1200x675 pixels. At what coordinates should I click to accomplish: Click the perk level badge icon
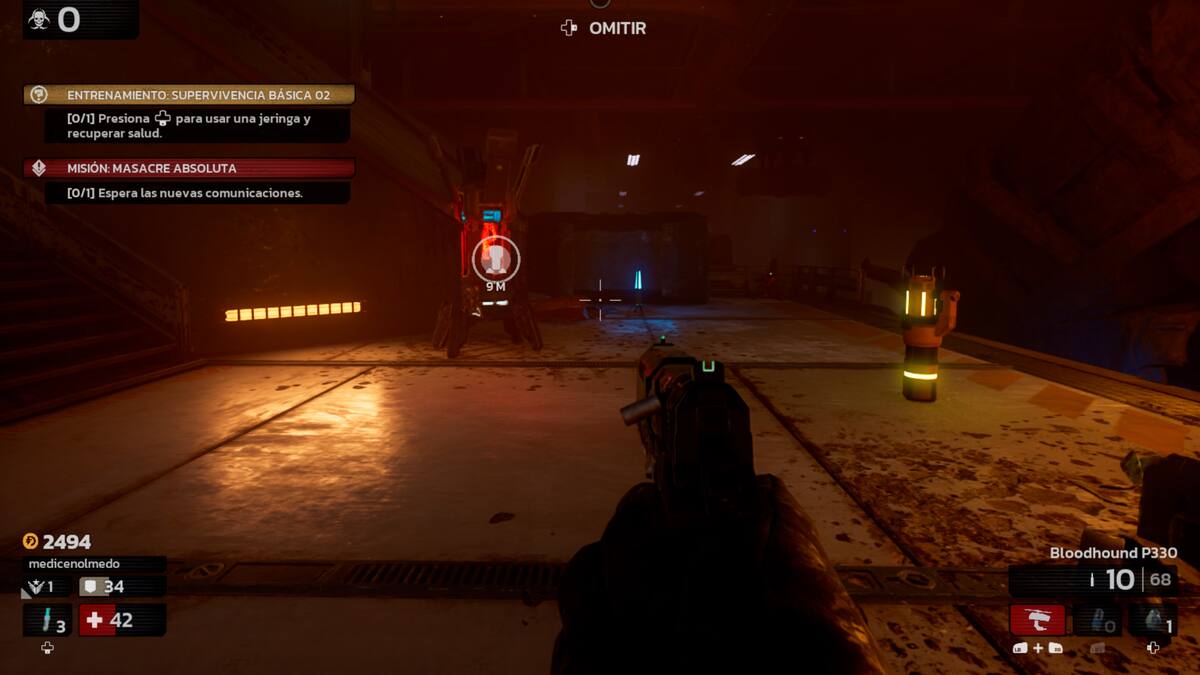click(x=38, y=587)
